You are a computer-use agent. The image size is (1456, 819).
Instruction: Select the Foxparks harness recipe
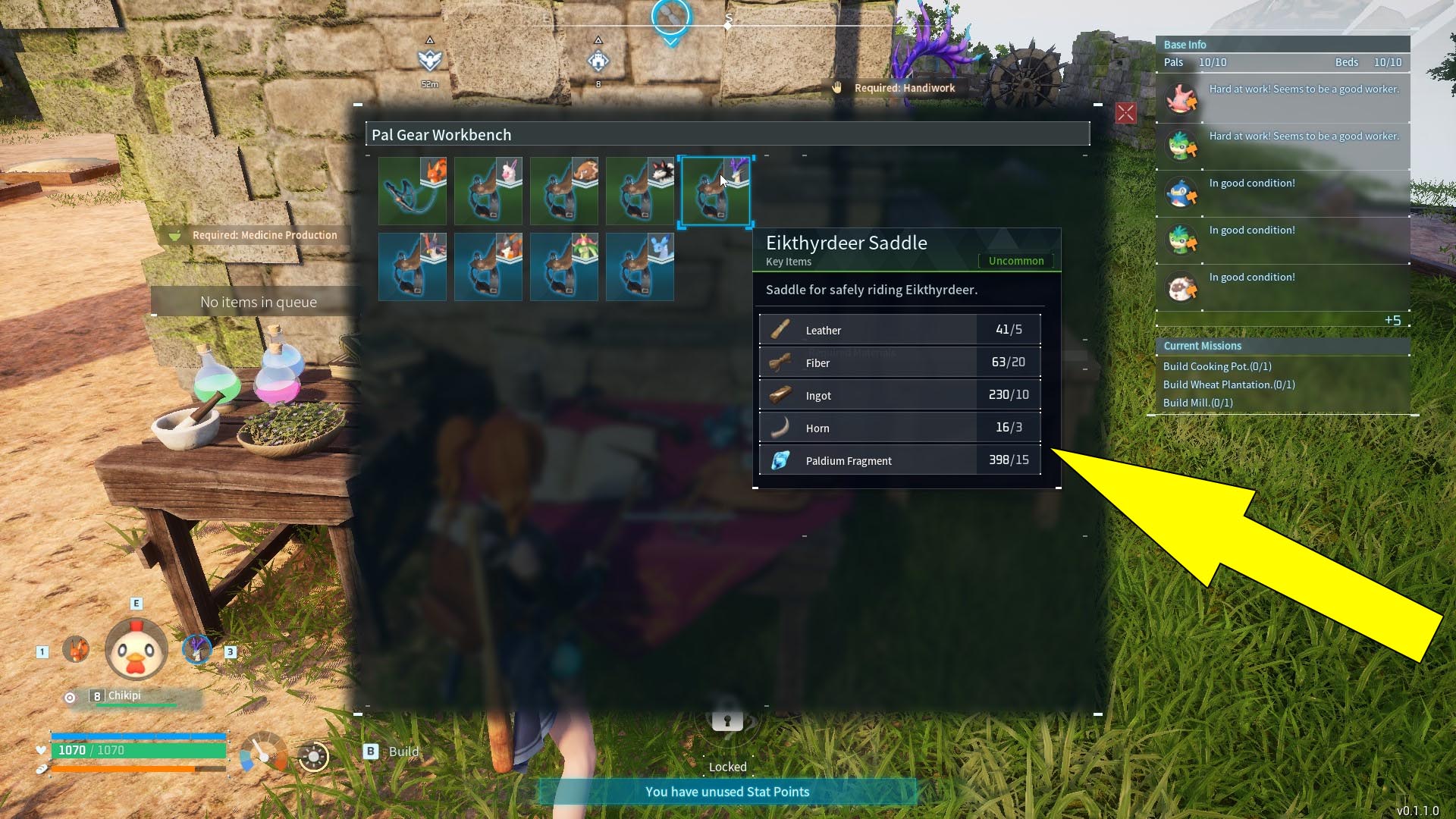(412, 191)
